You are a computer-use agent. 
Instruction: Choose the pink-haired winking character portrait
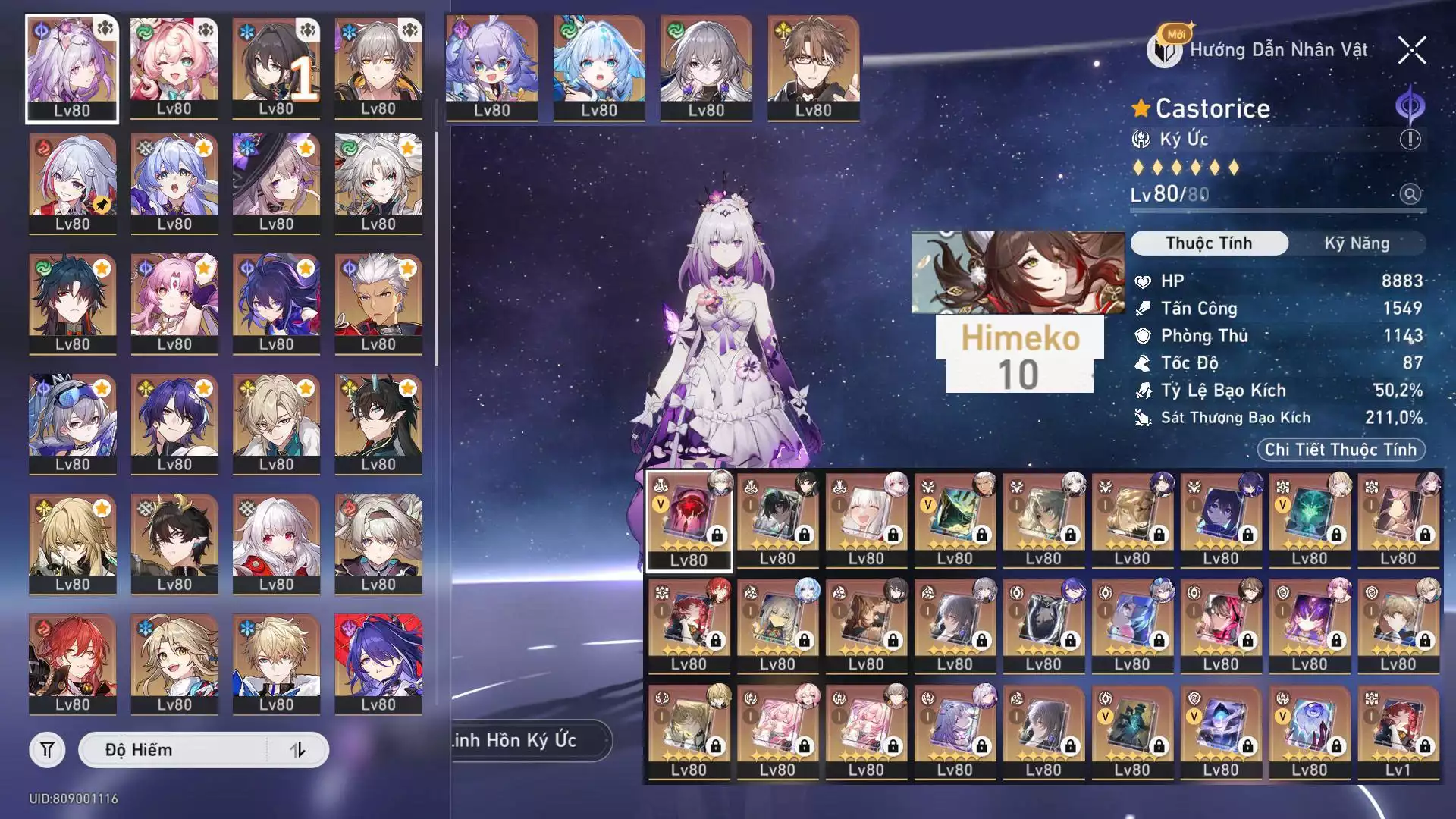coord(174,68)
